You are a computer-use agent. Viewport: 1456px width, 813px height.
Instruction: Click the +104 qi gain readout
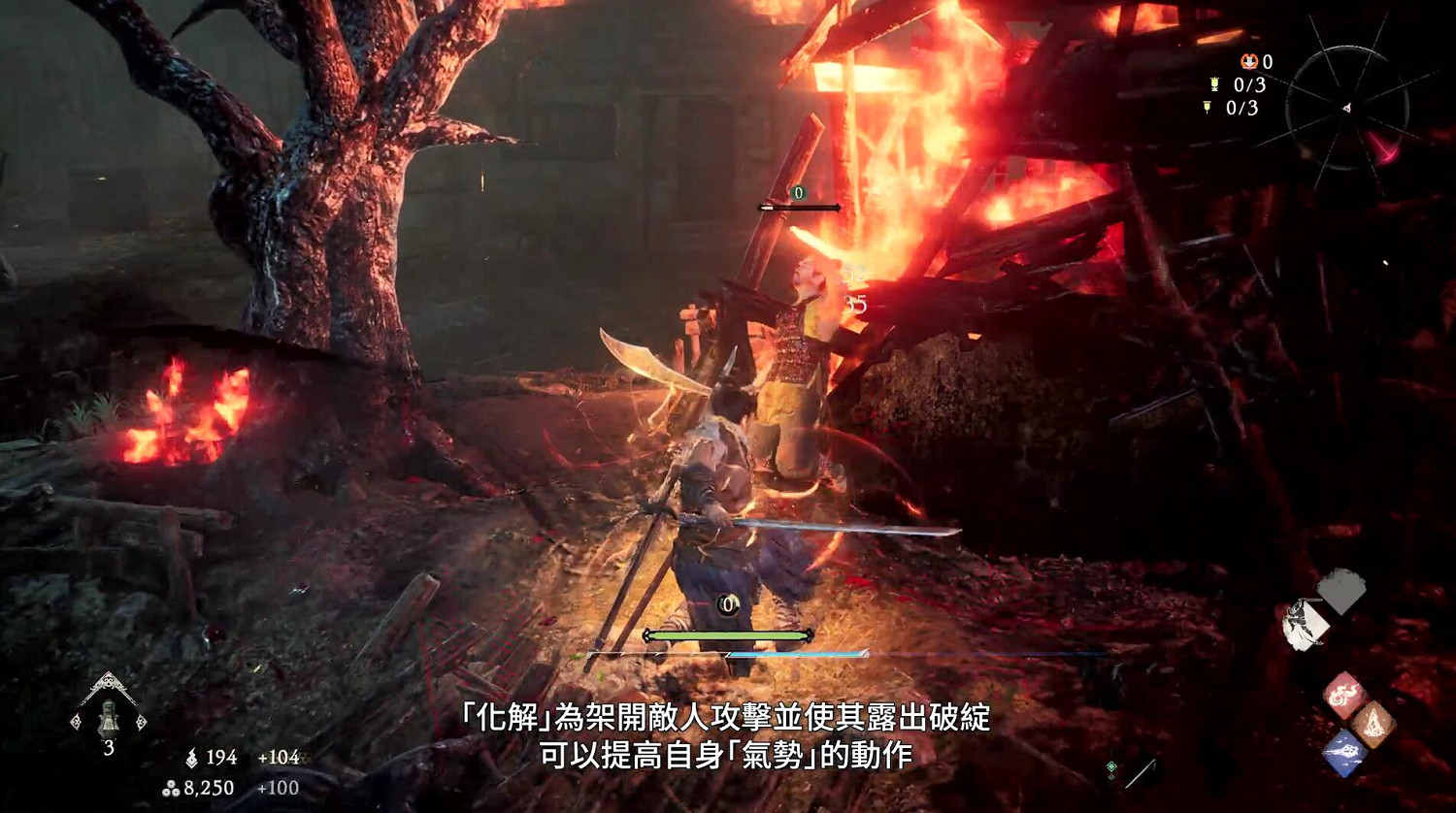(280, 756)
